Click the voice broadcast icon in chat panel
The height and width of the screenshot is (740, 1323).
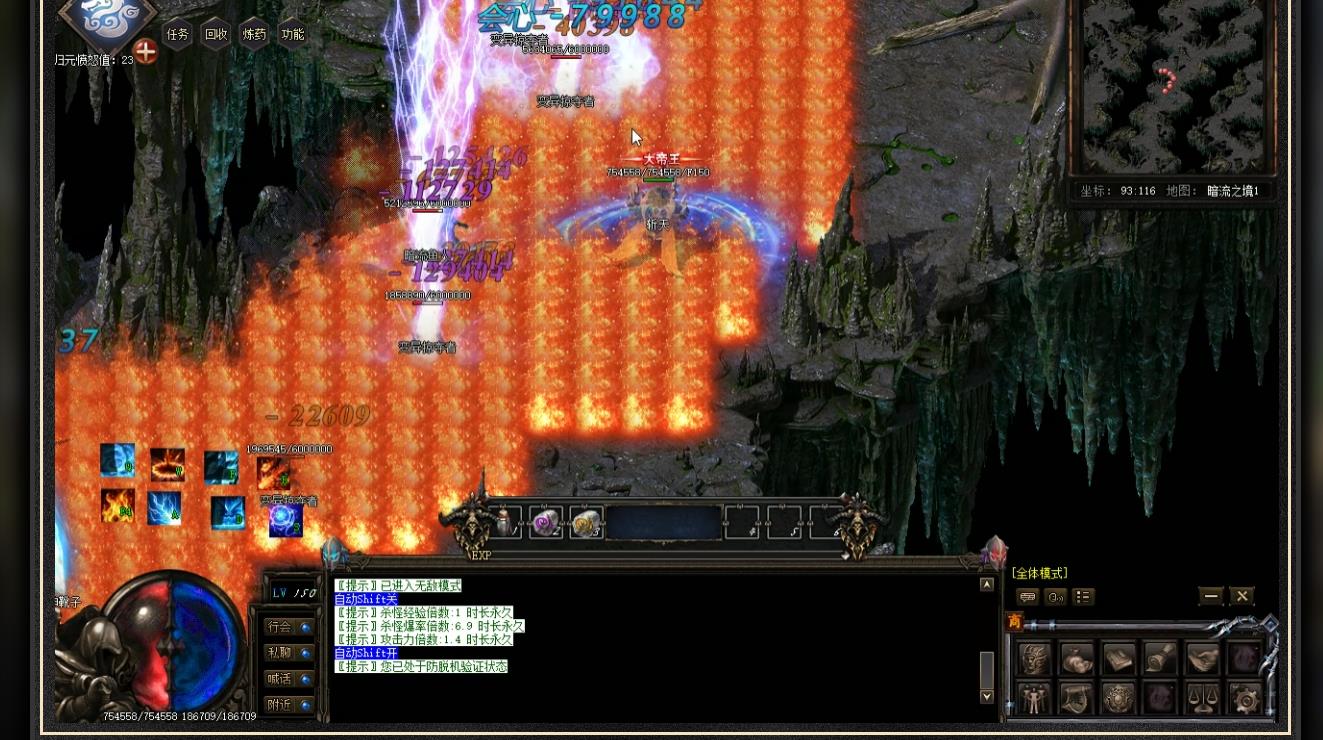(x=1056, y=597)
